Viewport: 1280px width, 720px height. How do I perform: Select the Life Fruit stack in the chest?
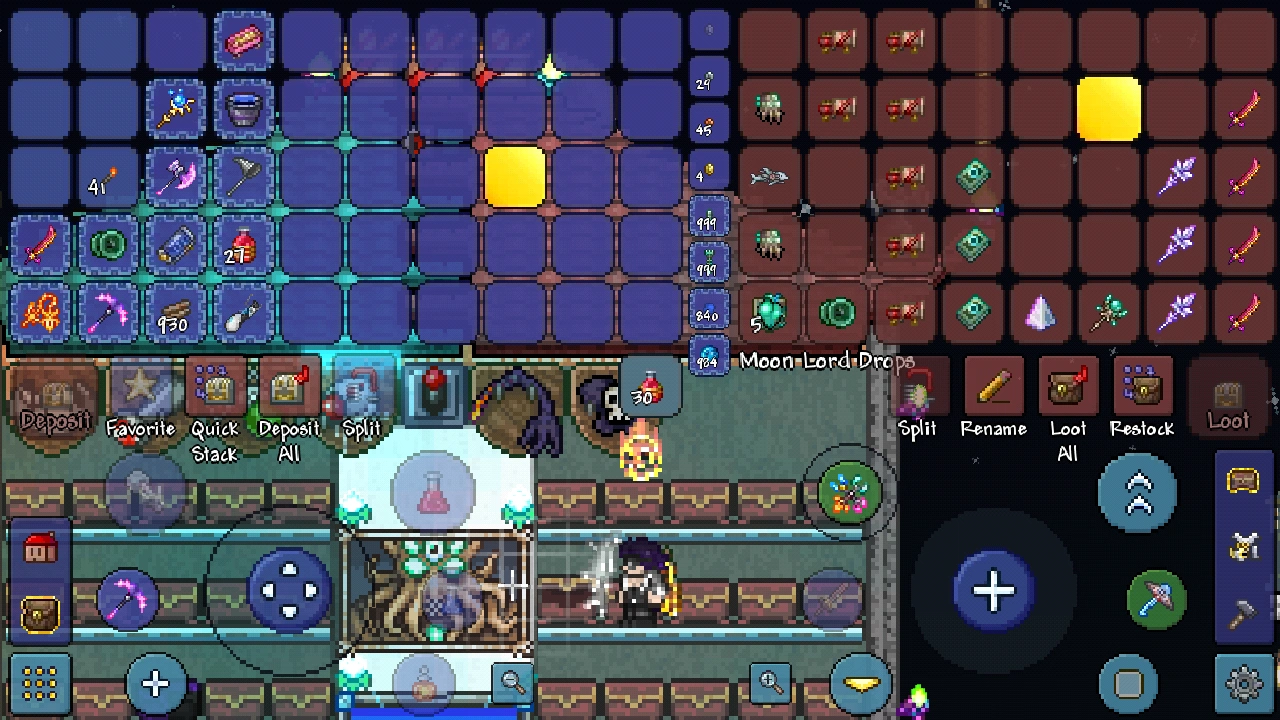pyautogui.click(x=768, y=313)
